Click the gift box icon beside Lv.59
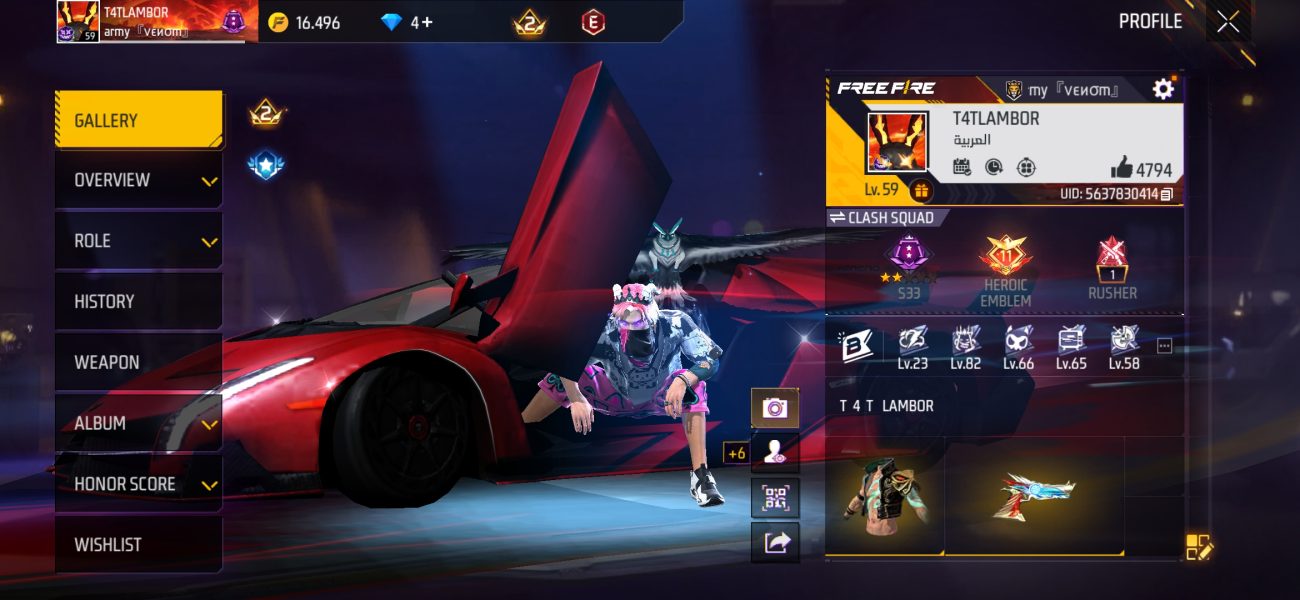 (x=921, y=190)
